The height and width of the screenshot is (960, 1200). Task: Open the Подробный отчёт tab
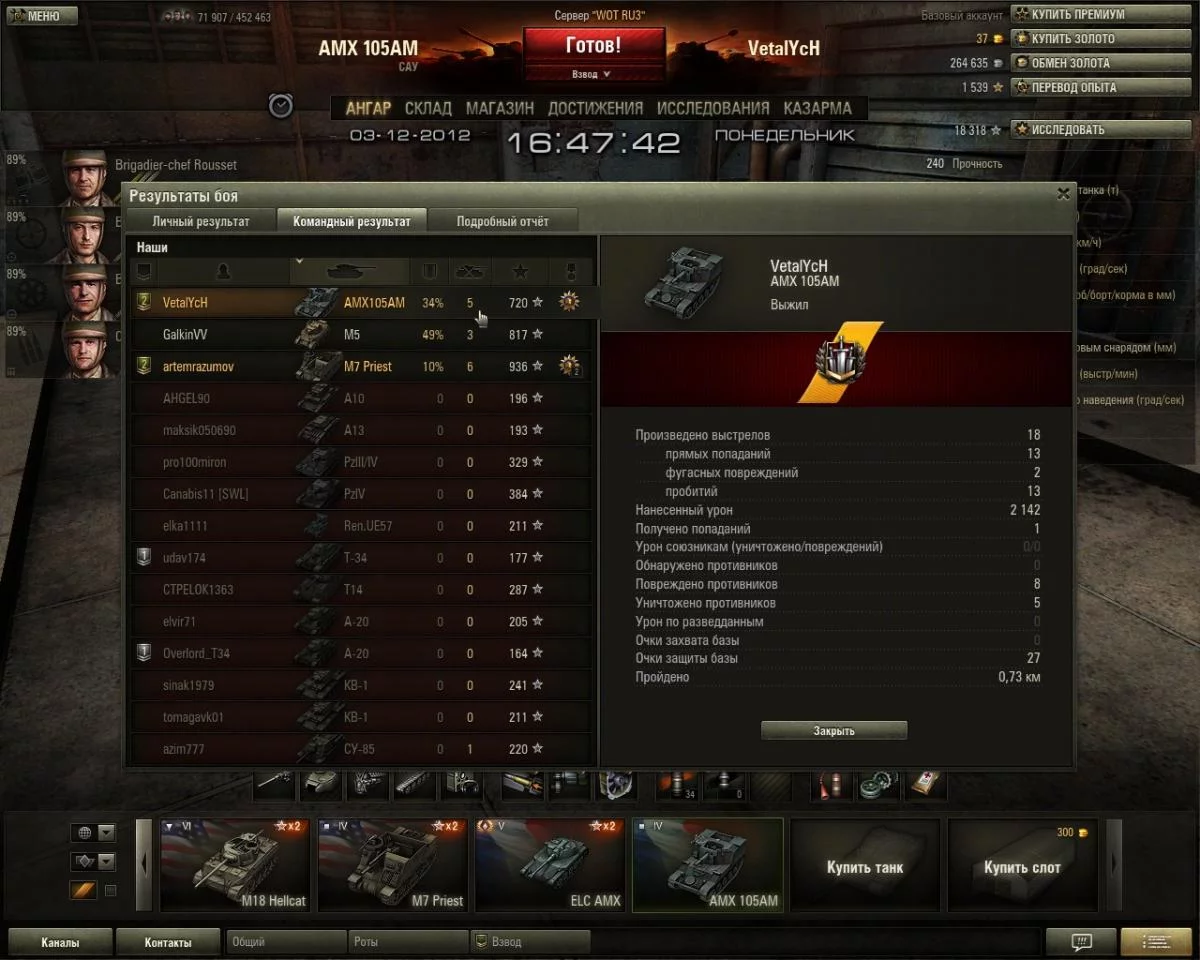point(502,221)
